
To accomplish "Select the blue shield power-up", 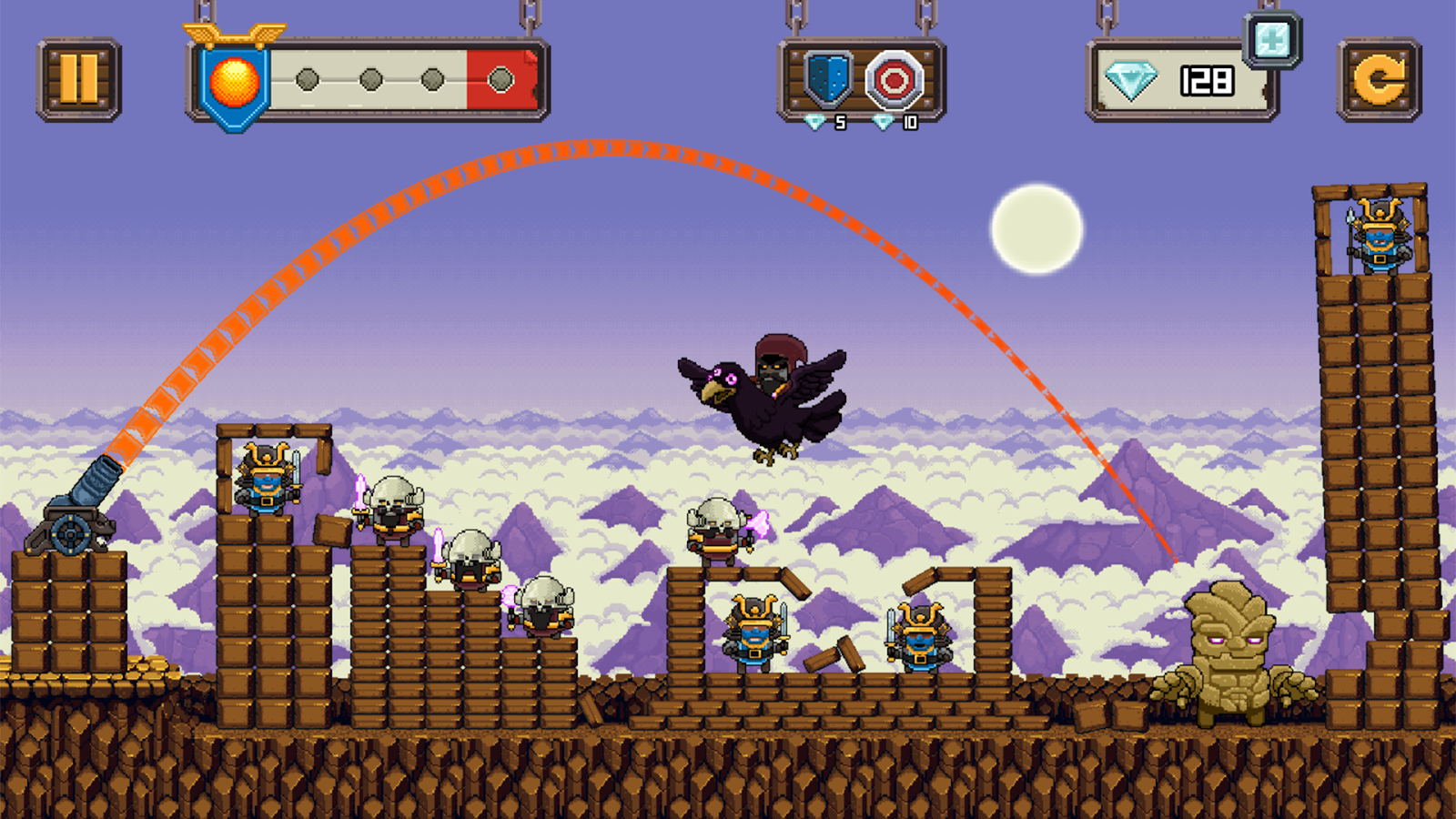I will tap(828, 80).
